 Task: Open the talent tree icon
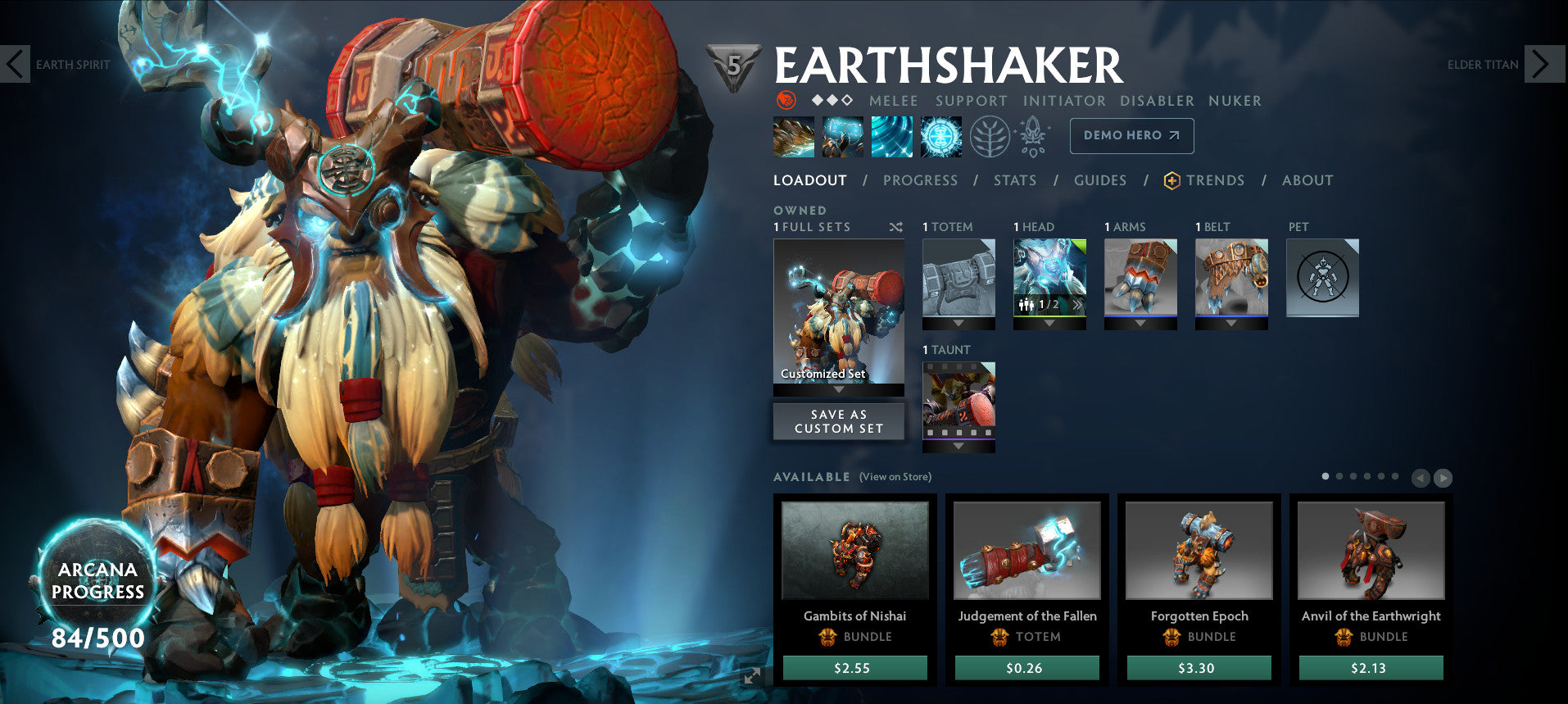click(x=990, y=136)
